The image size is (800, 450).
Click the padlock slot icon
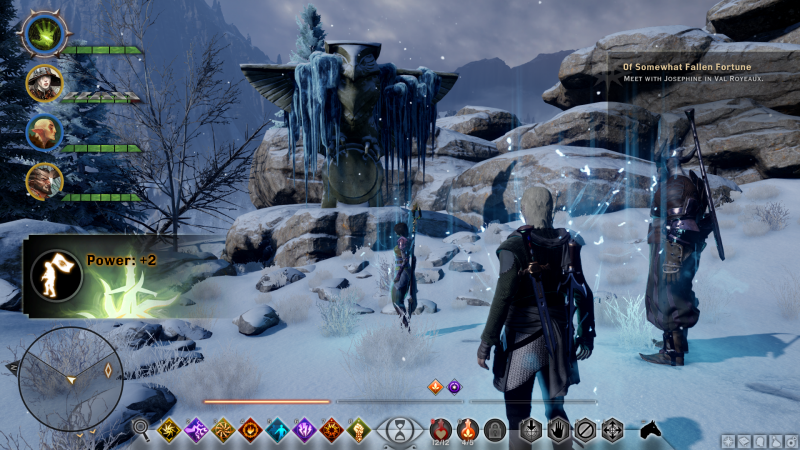493,430
